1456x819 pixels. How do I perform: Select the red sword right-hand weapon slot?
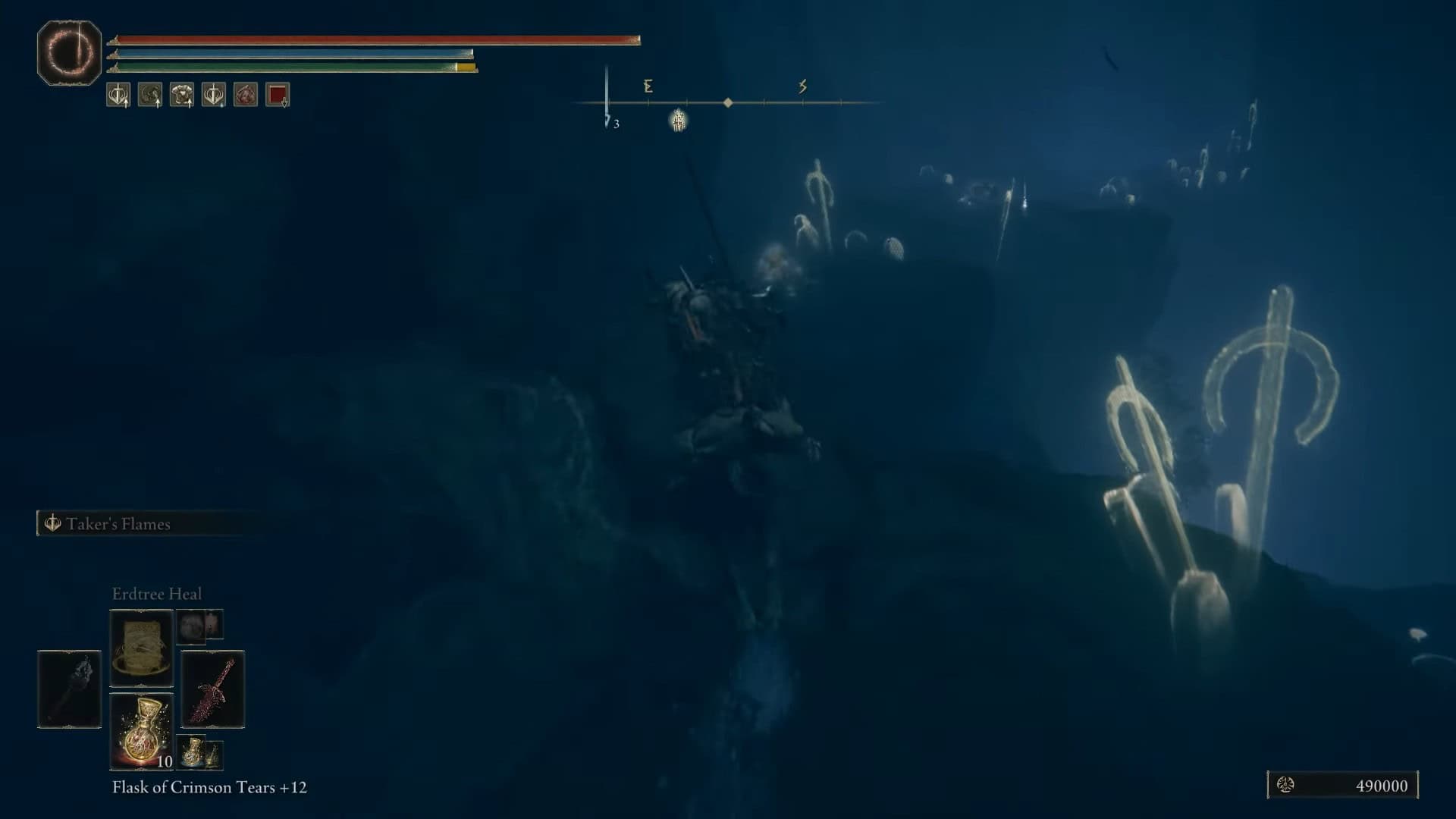pos(212,689)
